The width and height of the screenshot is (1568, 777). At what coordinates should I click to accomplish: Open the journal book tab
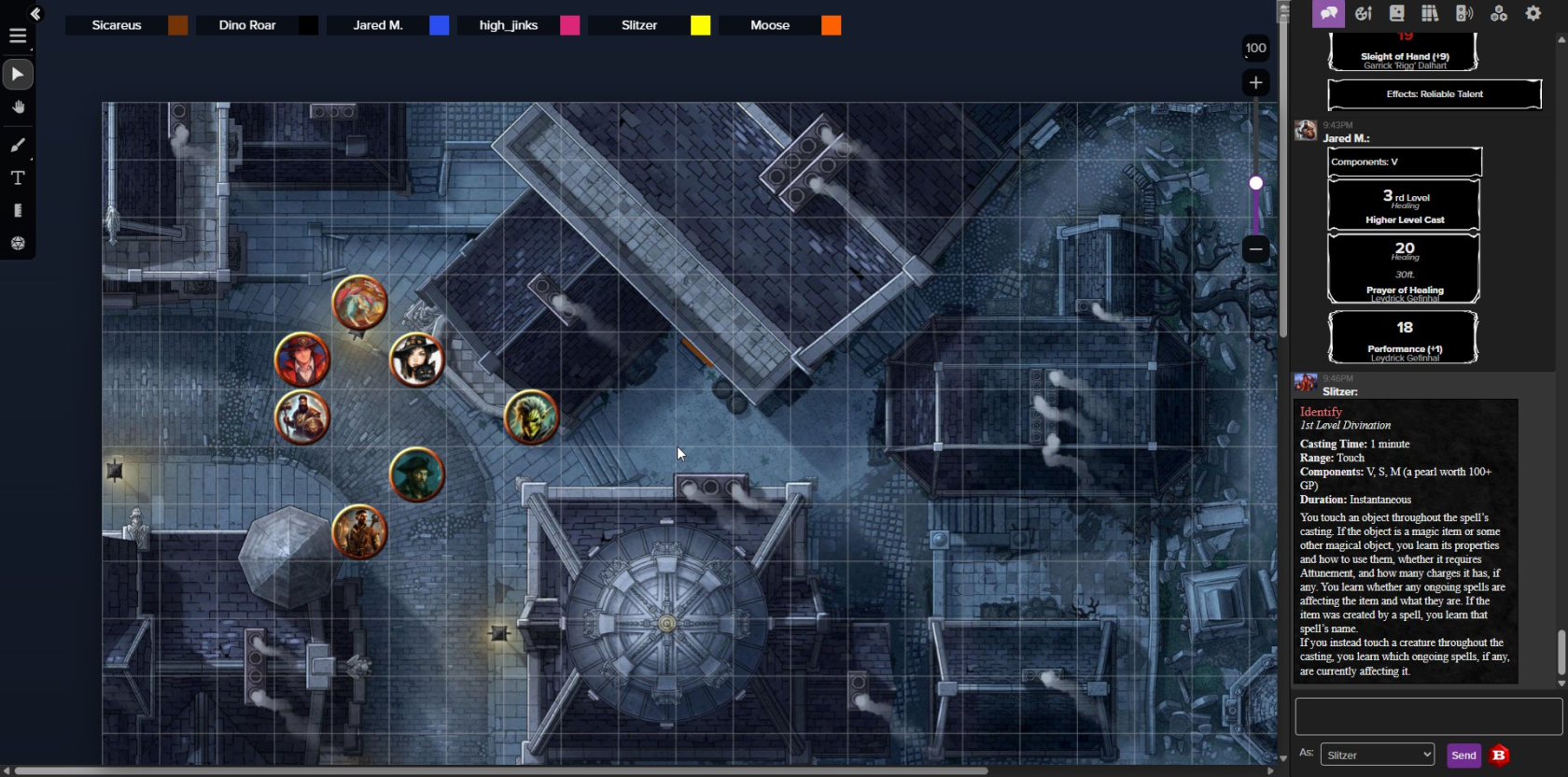(1396, 13)
